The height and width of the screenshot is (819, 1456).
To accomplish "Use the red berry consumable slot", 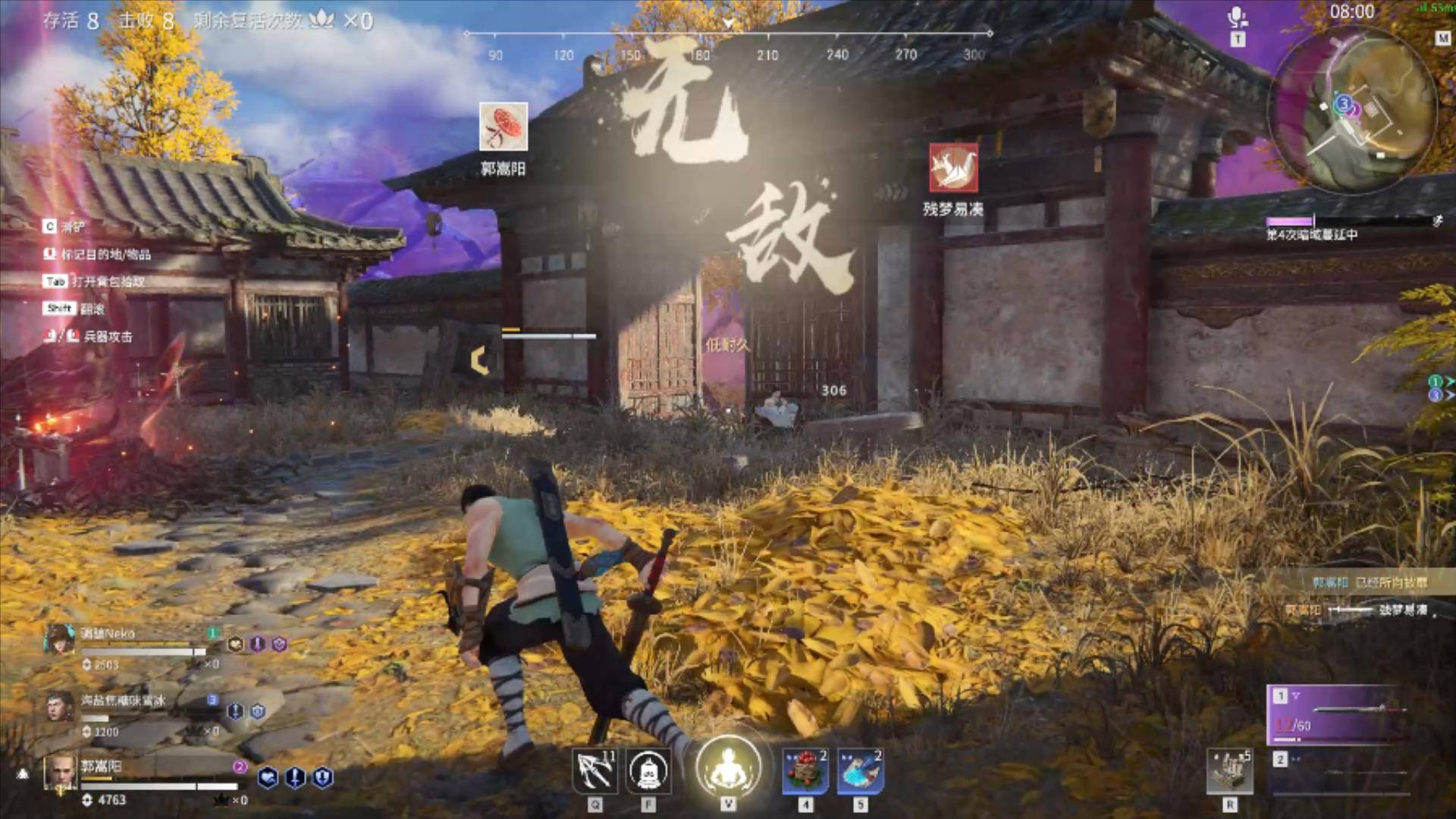I will pyautogui.click(x=805, y=770).
